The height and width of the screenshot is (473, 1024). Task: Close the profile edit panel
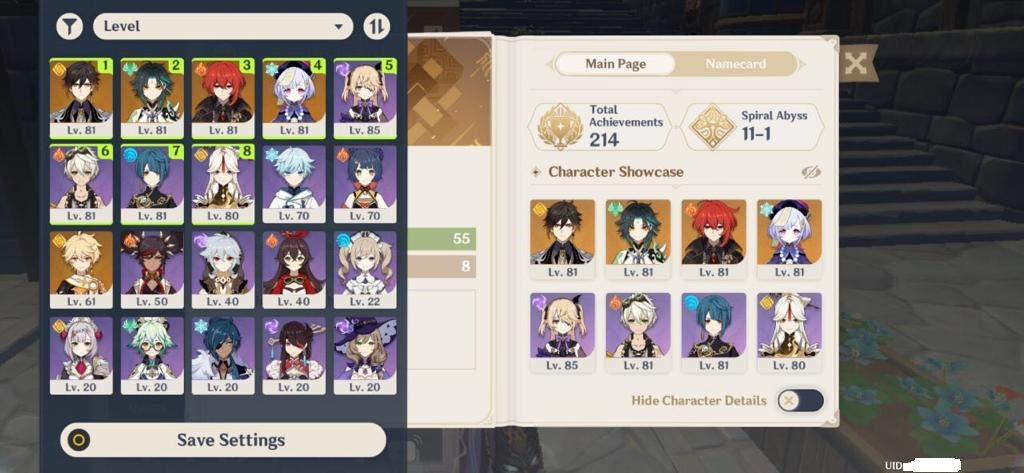pyautogui.click(x=855, y=64)
